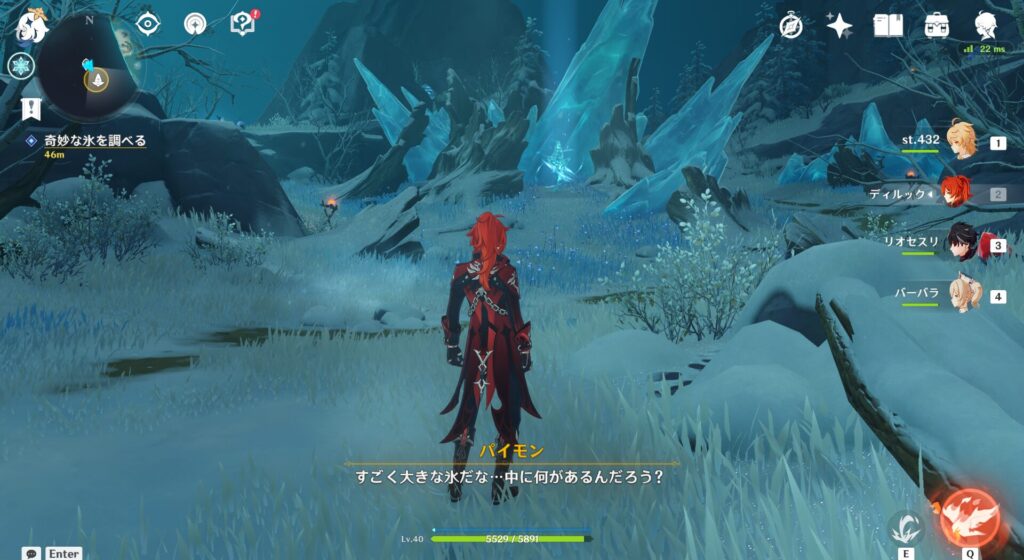Image resolution: width=1024 pixels, height=560 pixels.
Task: Click the snowflake cryo status icon
Action: point(21,66)
